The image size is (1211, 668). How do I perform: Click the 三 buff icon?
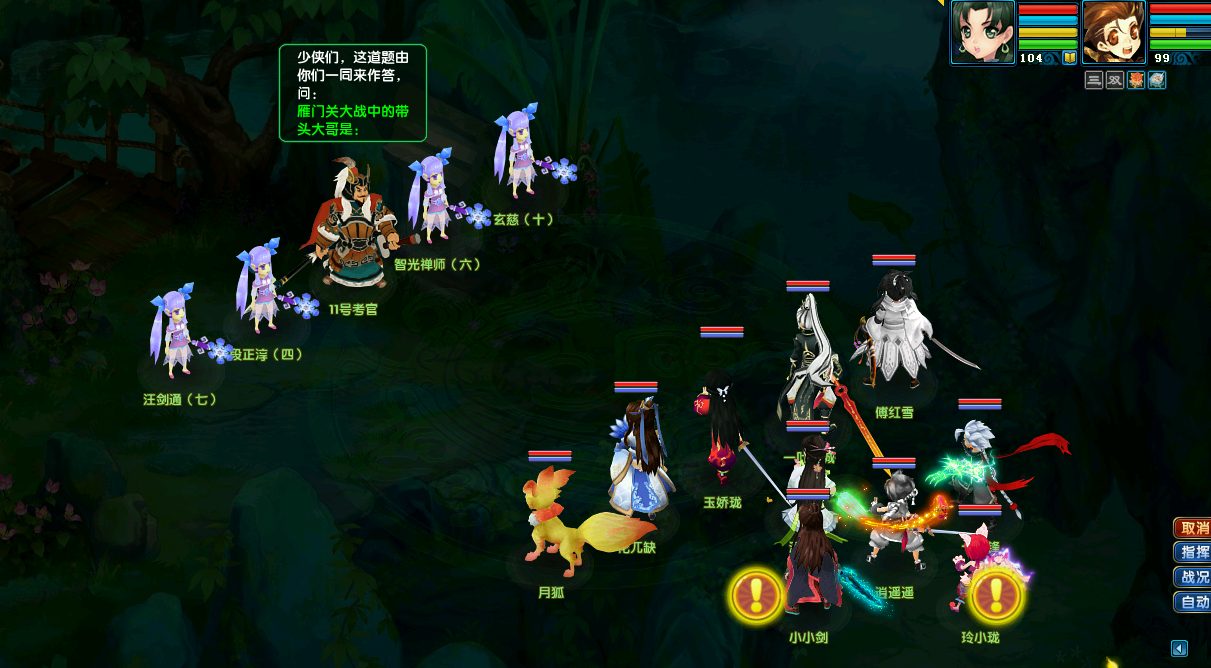point(1094,80)
